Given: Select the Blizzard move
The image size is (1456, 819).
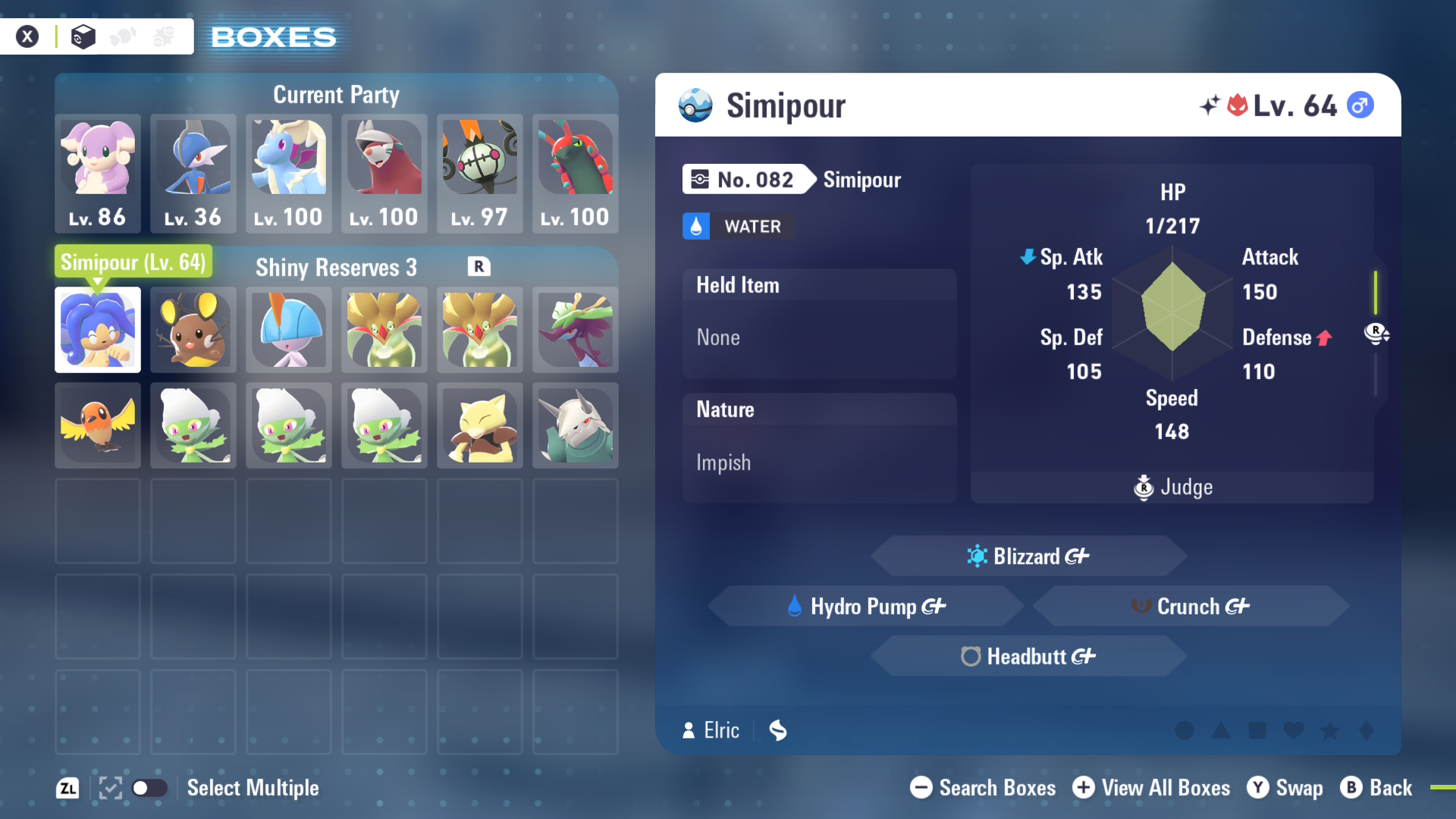Looking at the screenshot, I should click(x=1028, y=556).
